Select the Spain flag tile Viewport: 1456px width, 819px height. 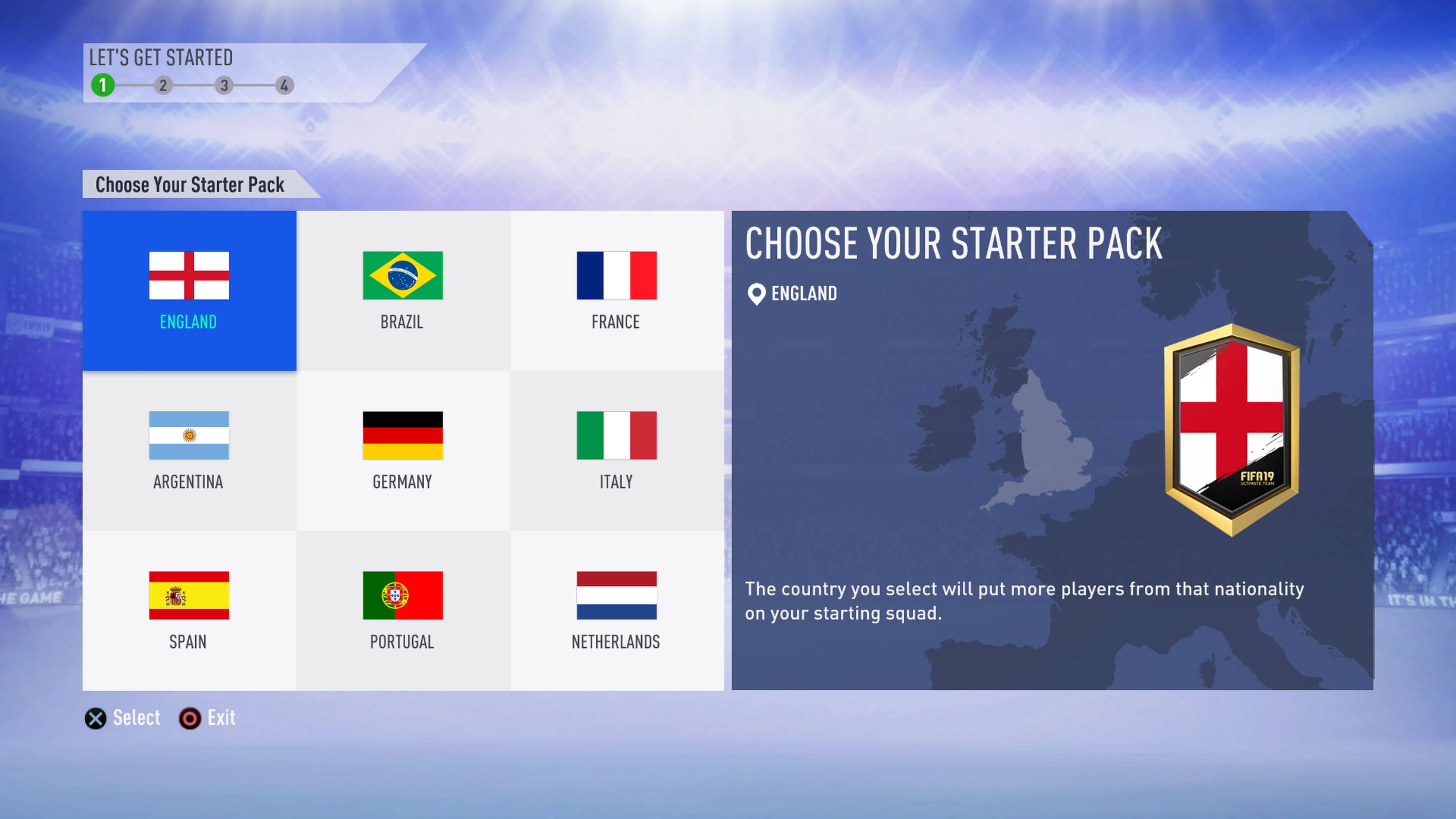(189, 610)
